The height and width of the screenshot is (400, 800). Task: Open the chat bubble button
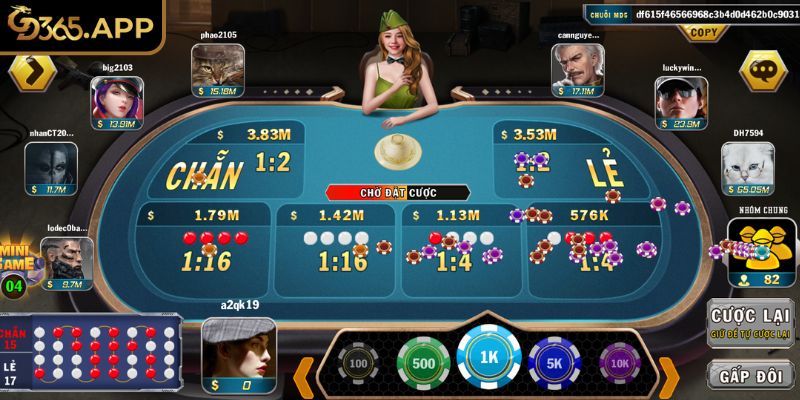[765, 71]
